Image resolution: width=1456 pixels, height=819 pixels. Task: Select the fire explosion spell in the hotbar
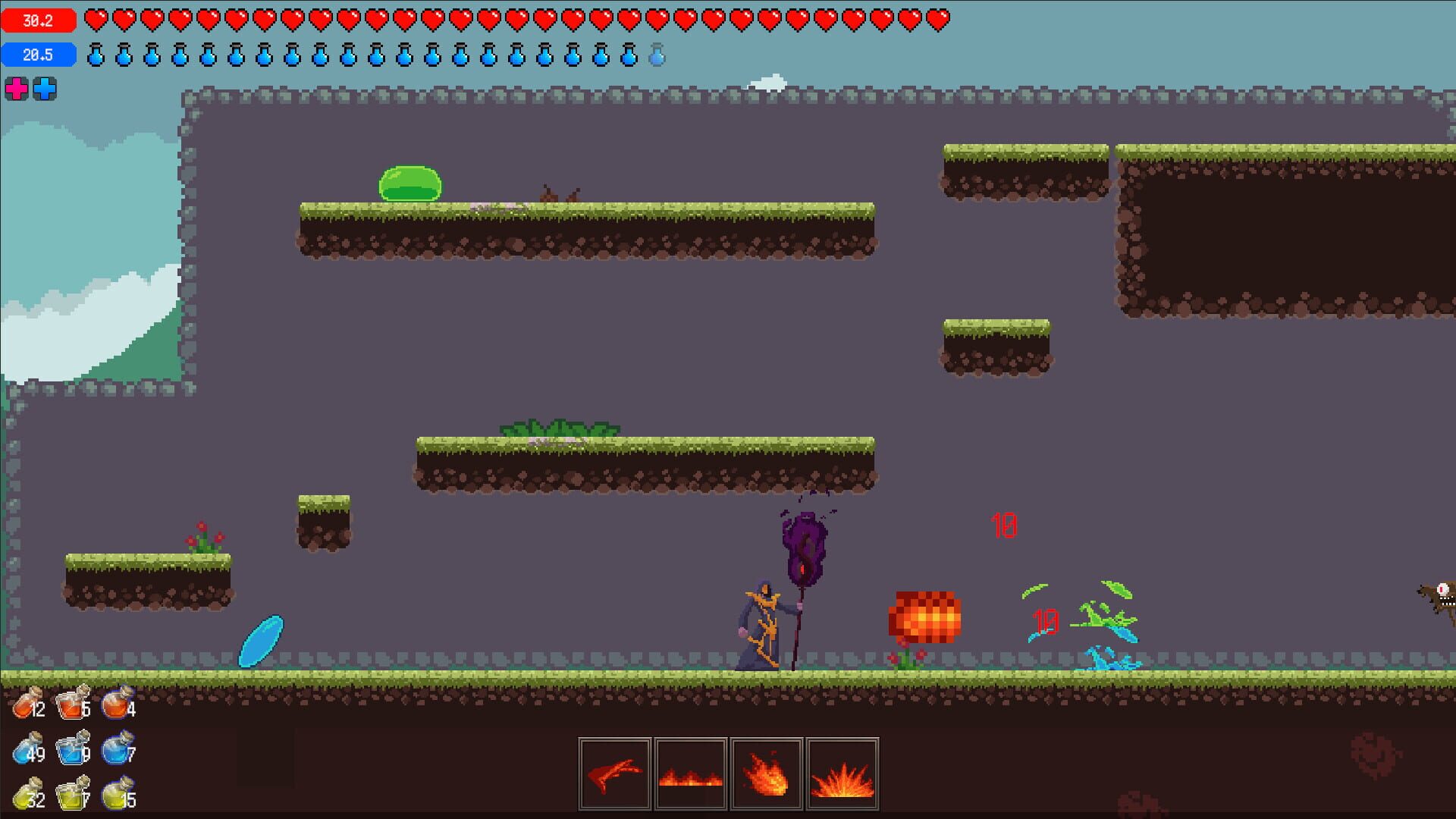click(x=842, y=772)
